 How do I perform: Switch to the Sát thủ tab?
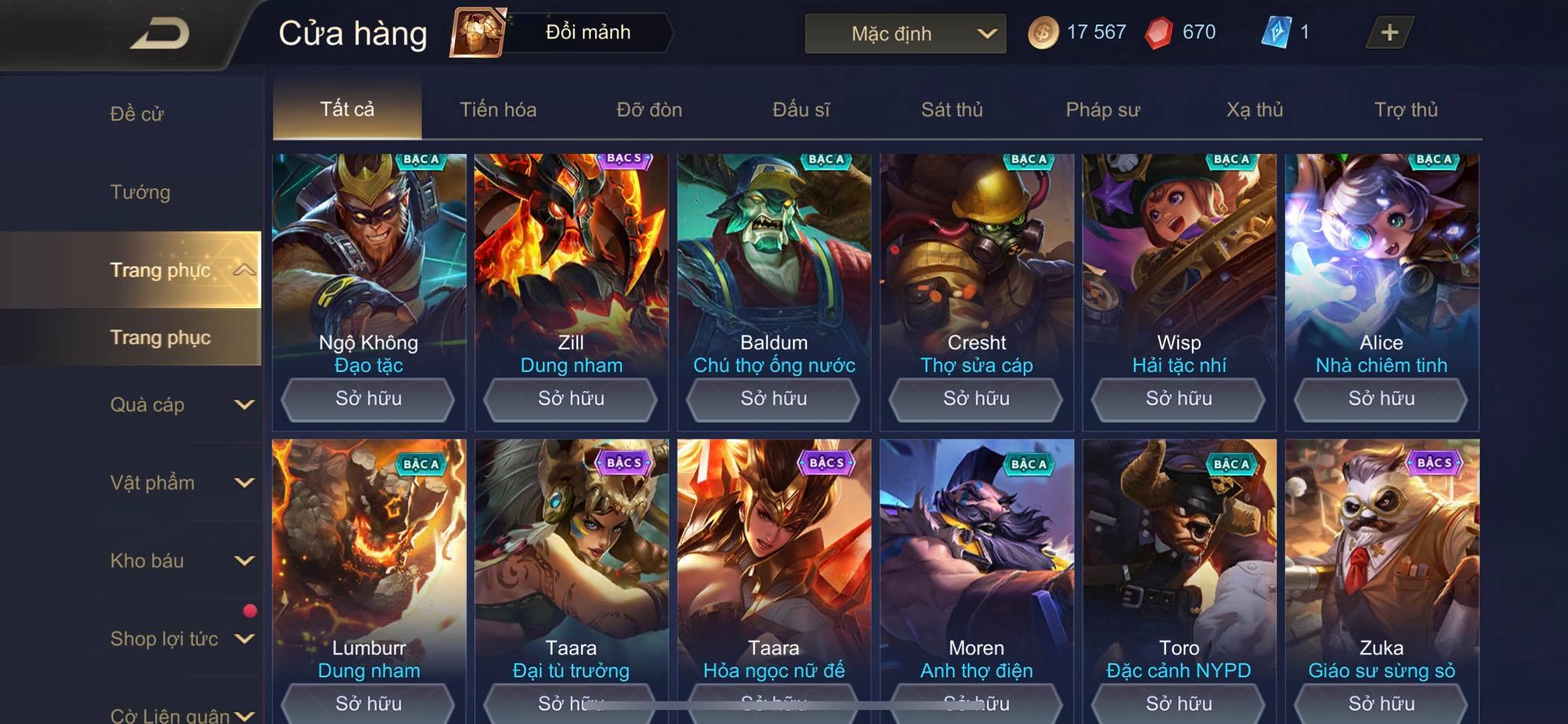(x=952, y=109)
